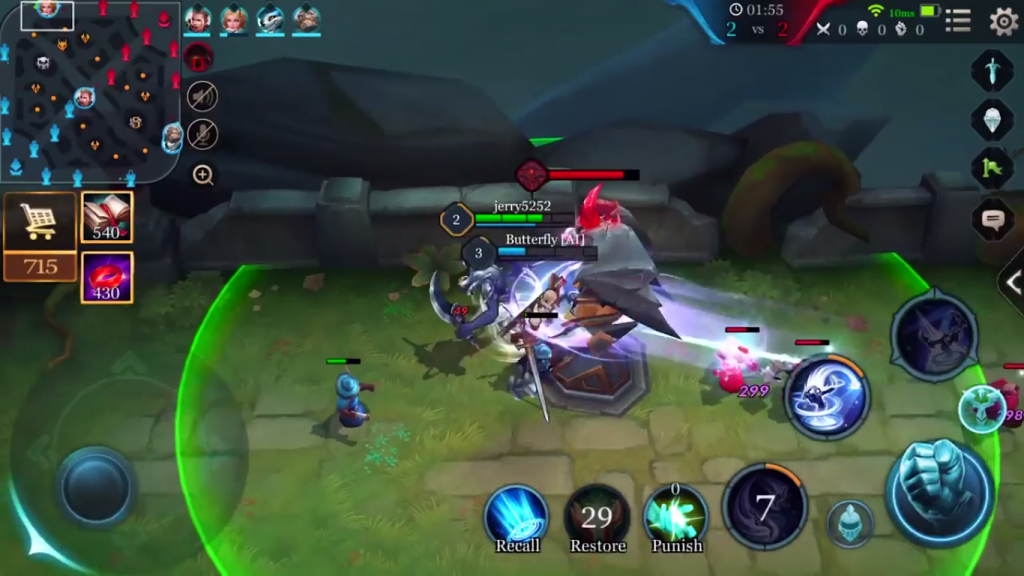Click the magnifying glass zoom button
This screenshot has height=576, width=1024.
[203, 176]
